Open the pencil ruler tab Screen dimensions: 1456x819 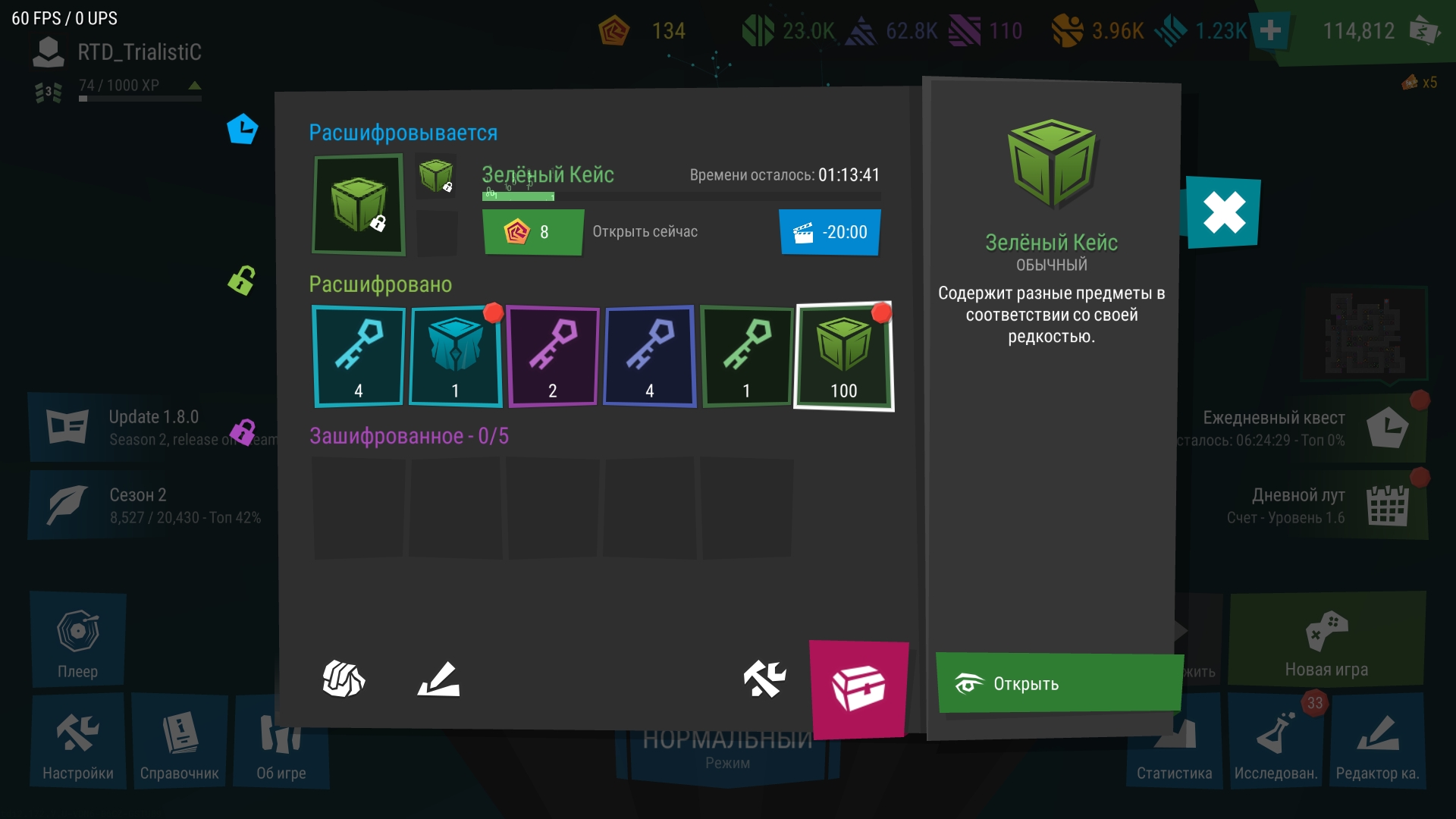pos(439,678)
